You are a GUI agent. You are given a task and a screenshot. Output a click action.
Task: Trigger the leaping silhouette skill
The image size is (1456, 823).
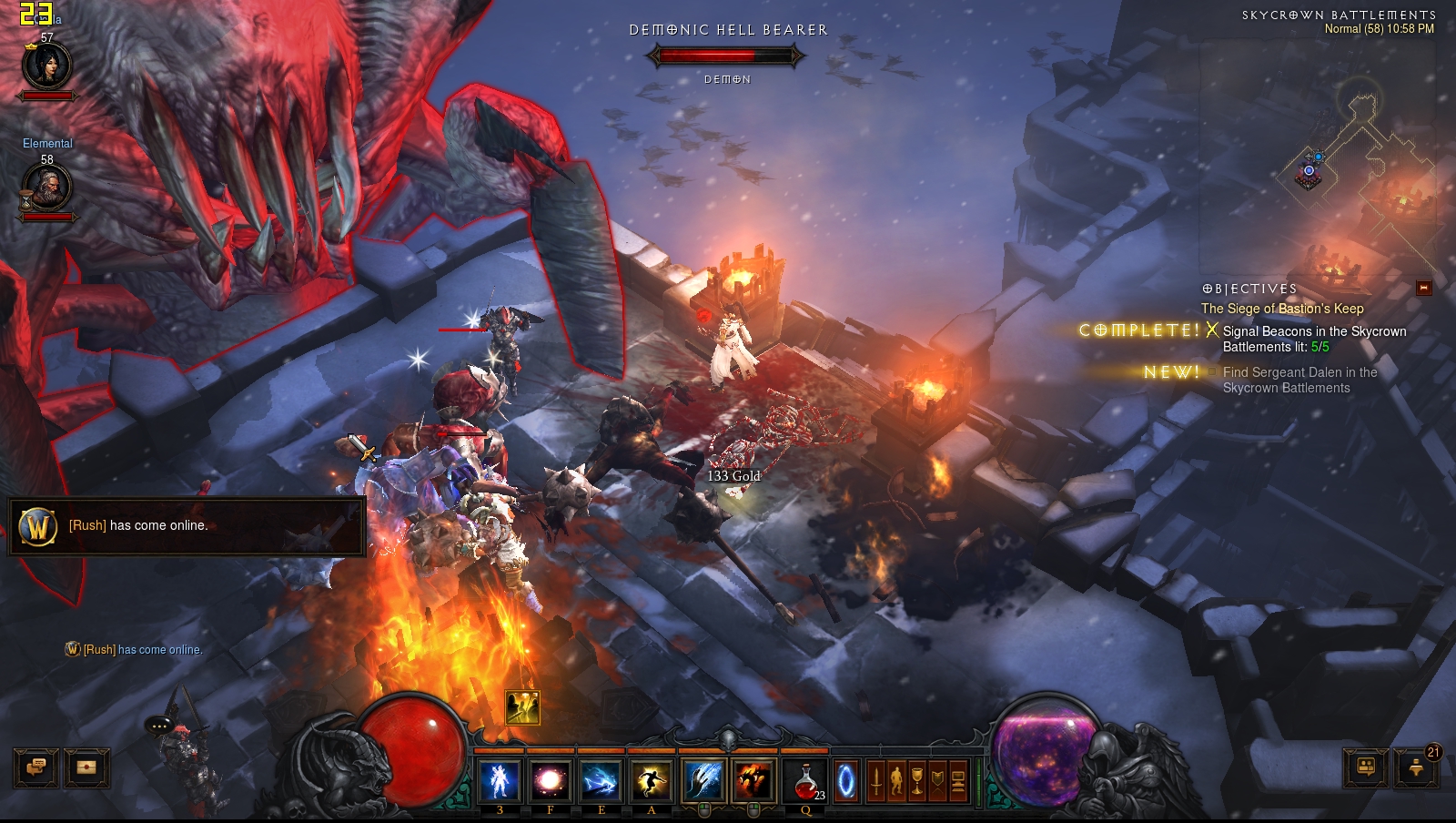[651, 781]
